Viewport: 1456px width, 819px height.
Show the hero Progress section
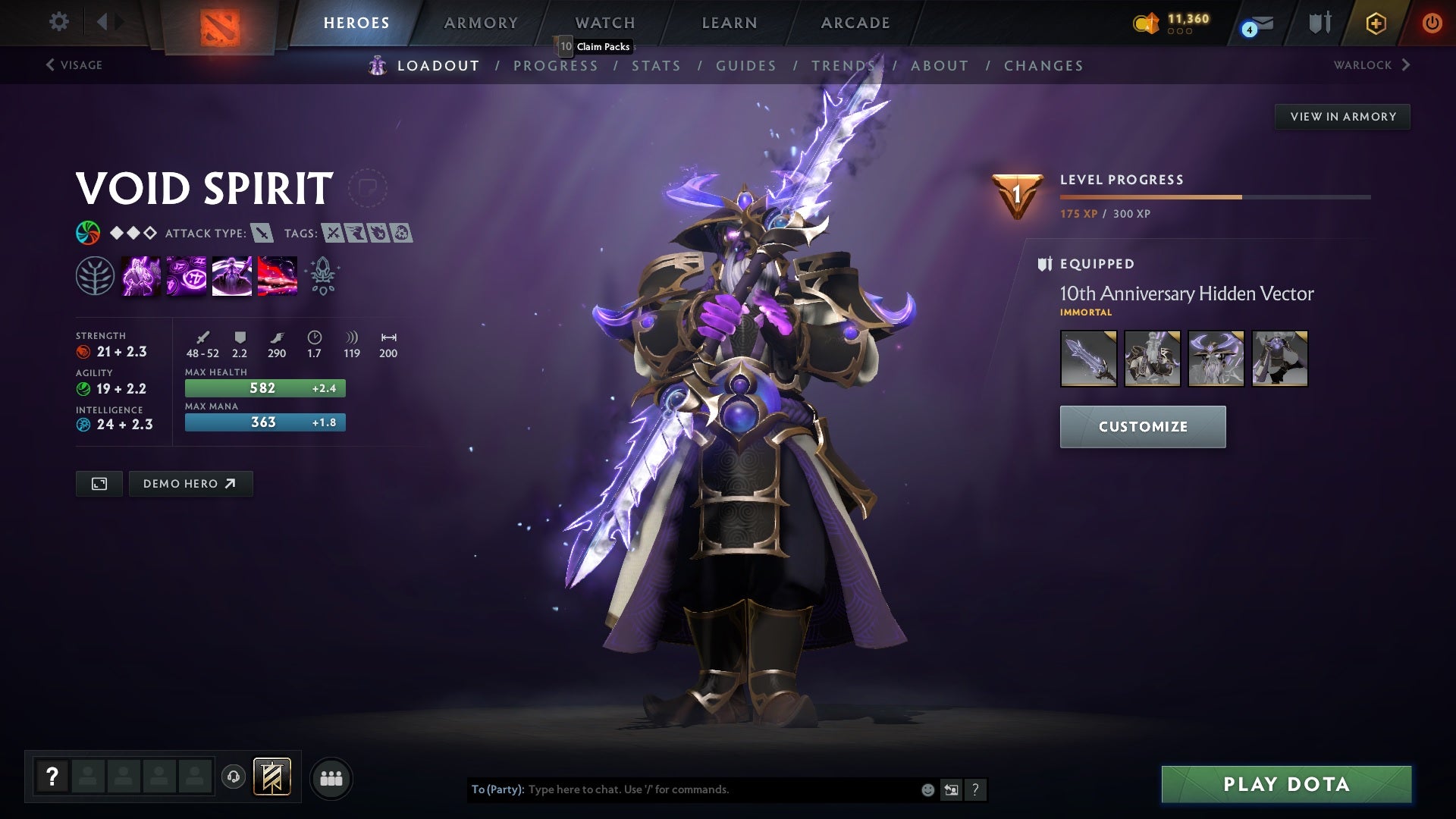(x=556, y=66)
